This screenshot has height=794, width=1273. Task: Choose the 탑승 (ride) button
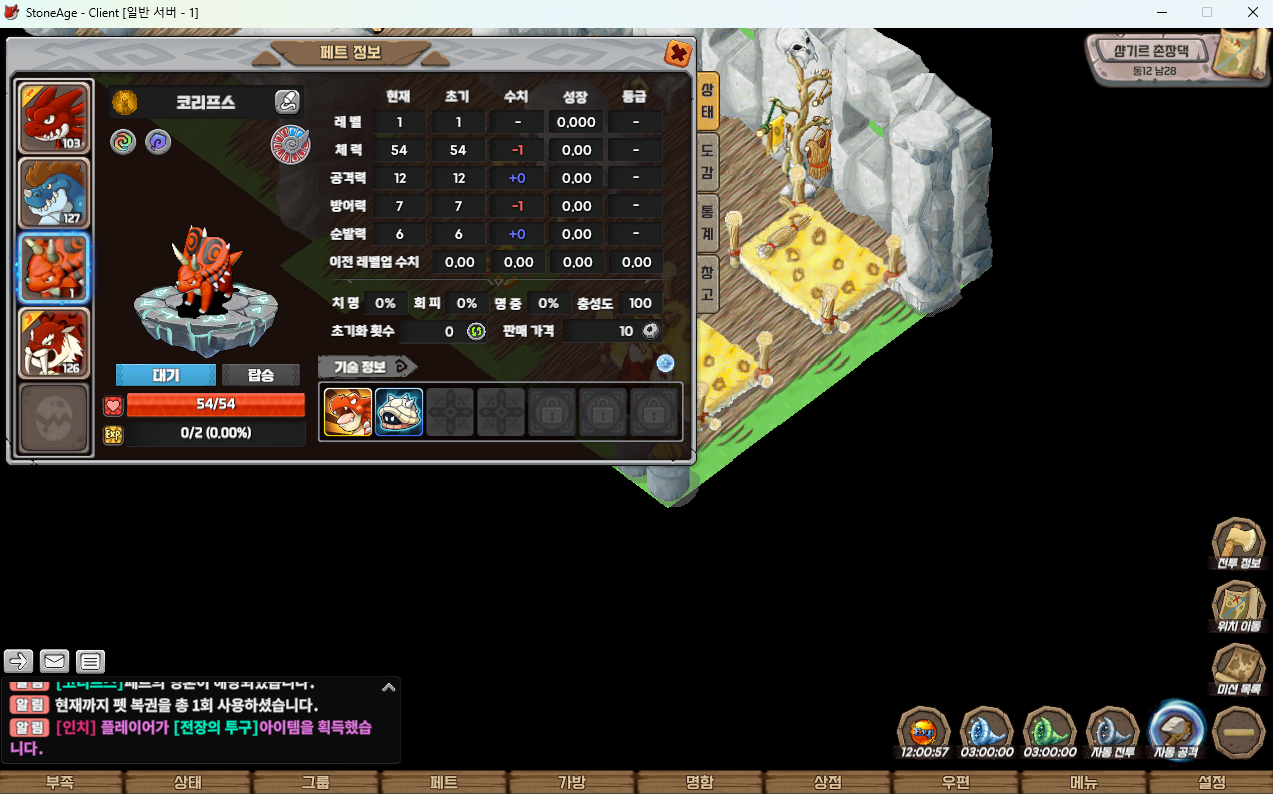click(260, 375)
